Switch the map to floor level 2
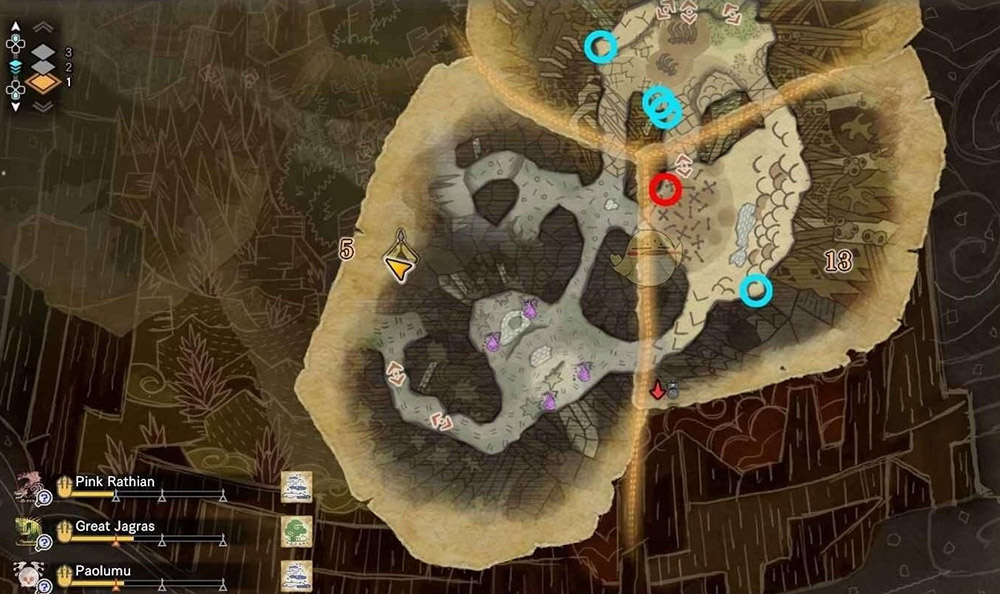Screen dimensions: 1000x594 45,66
